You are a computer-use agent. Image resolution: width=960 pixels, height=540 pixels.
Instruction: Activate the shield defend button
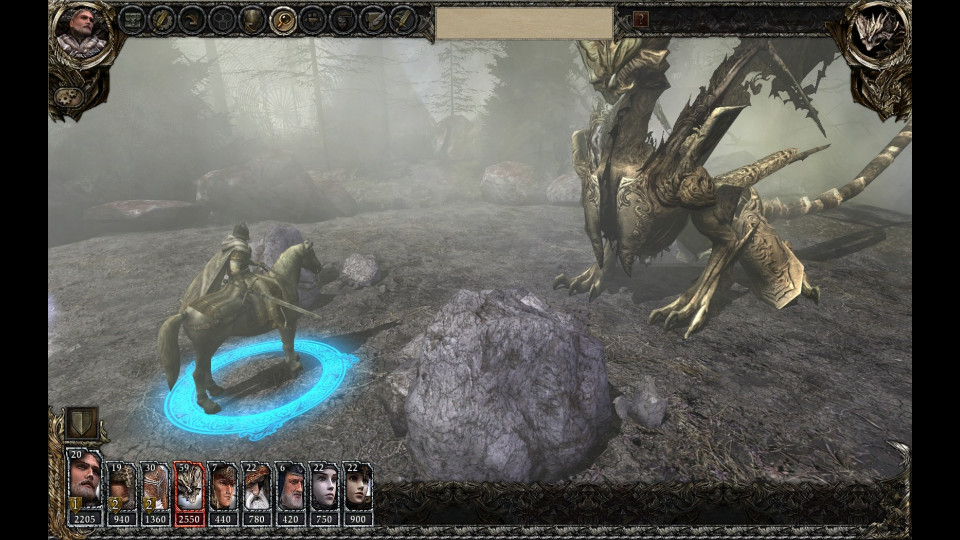pos(81,424)
